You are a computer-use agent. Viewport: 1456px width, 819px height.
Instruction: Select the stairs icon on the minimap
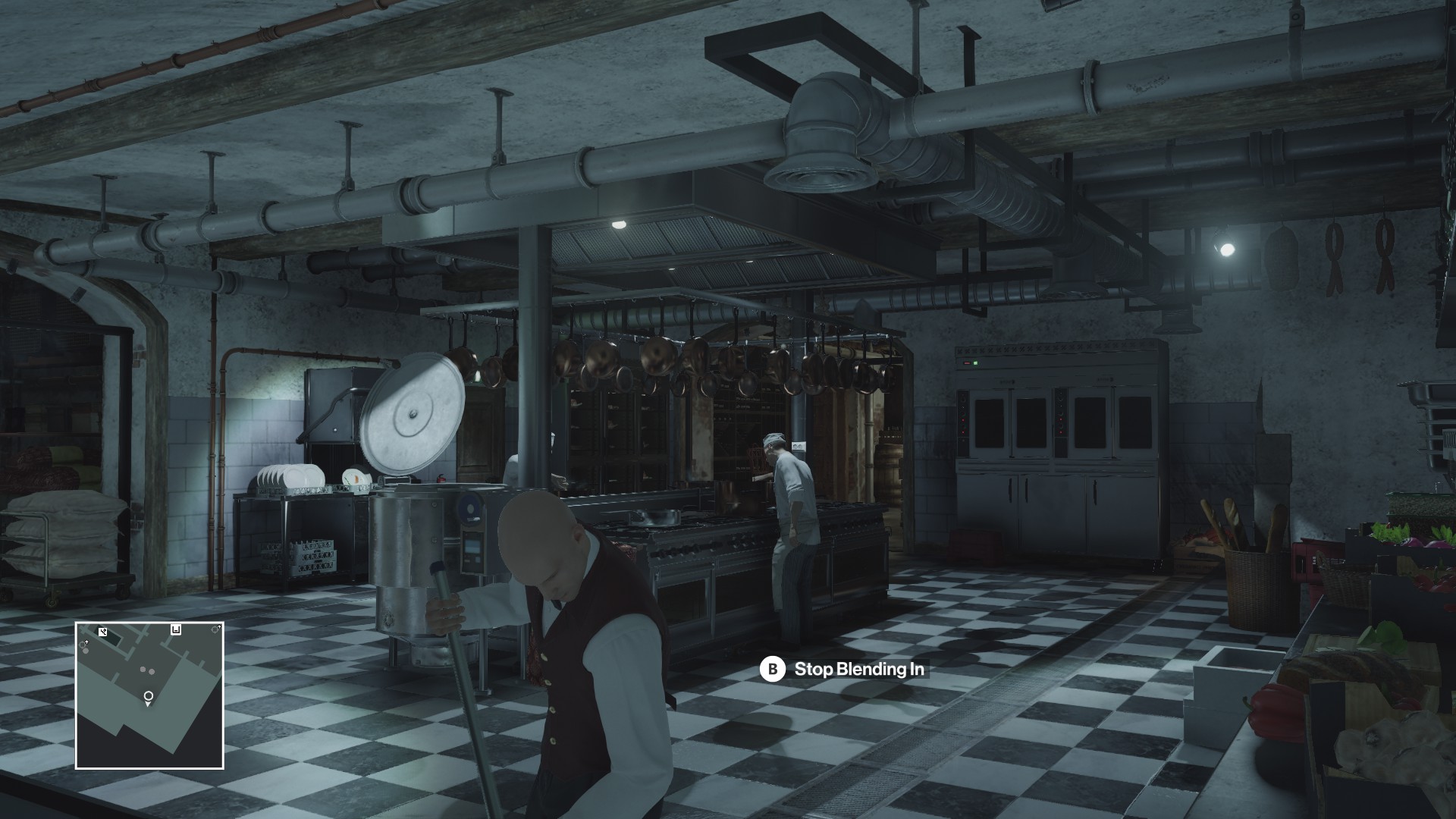click(x=102, y=631)
